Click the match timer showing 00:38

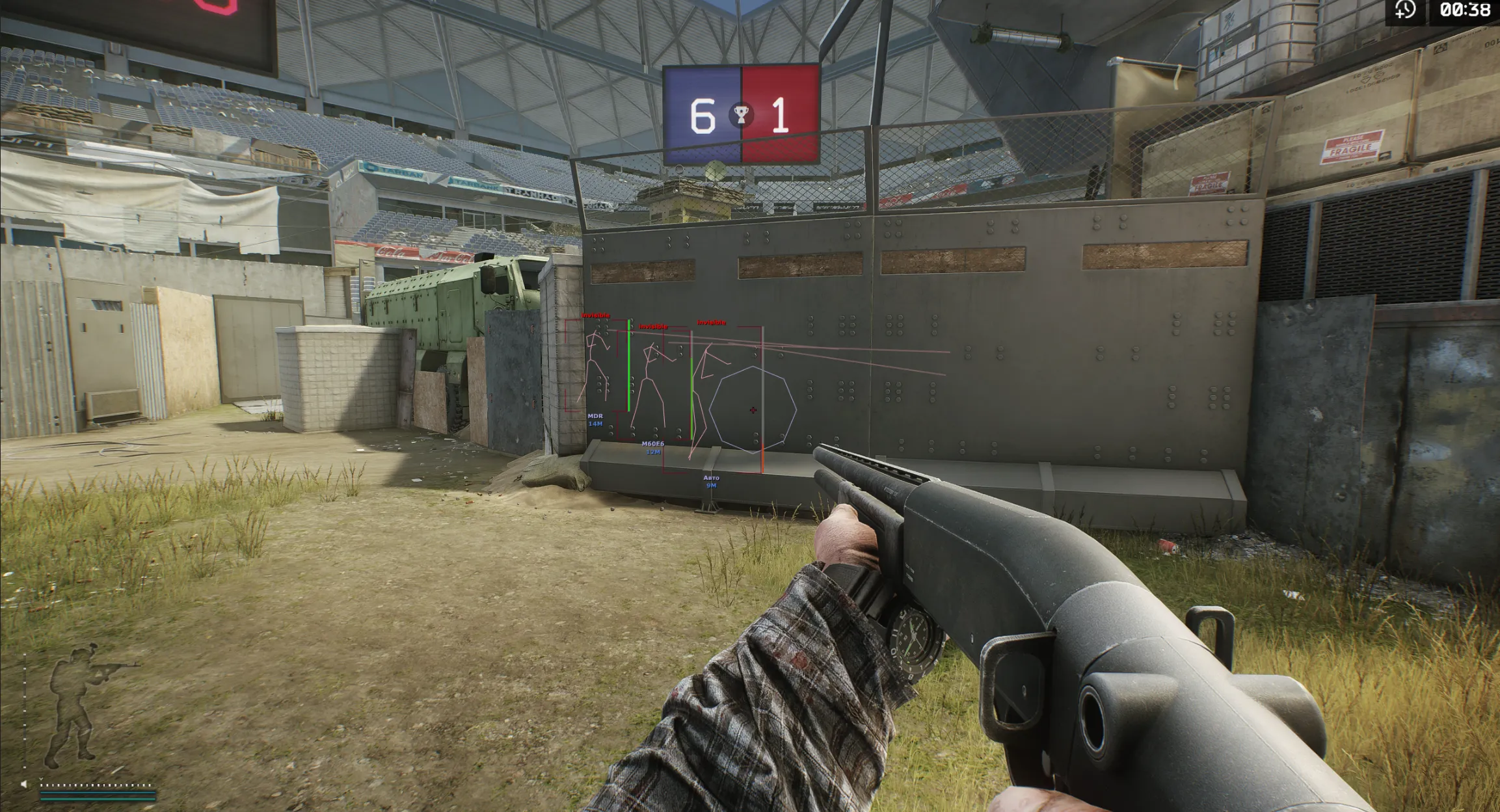pyautogui.click(x=1464, y=11)
